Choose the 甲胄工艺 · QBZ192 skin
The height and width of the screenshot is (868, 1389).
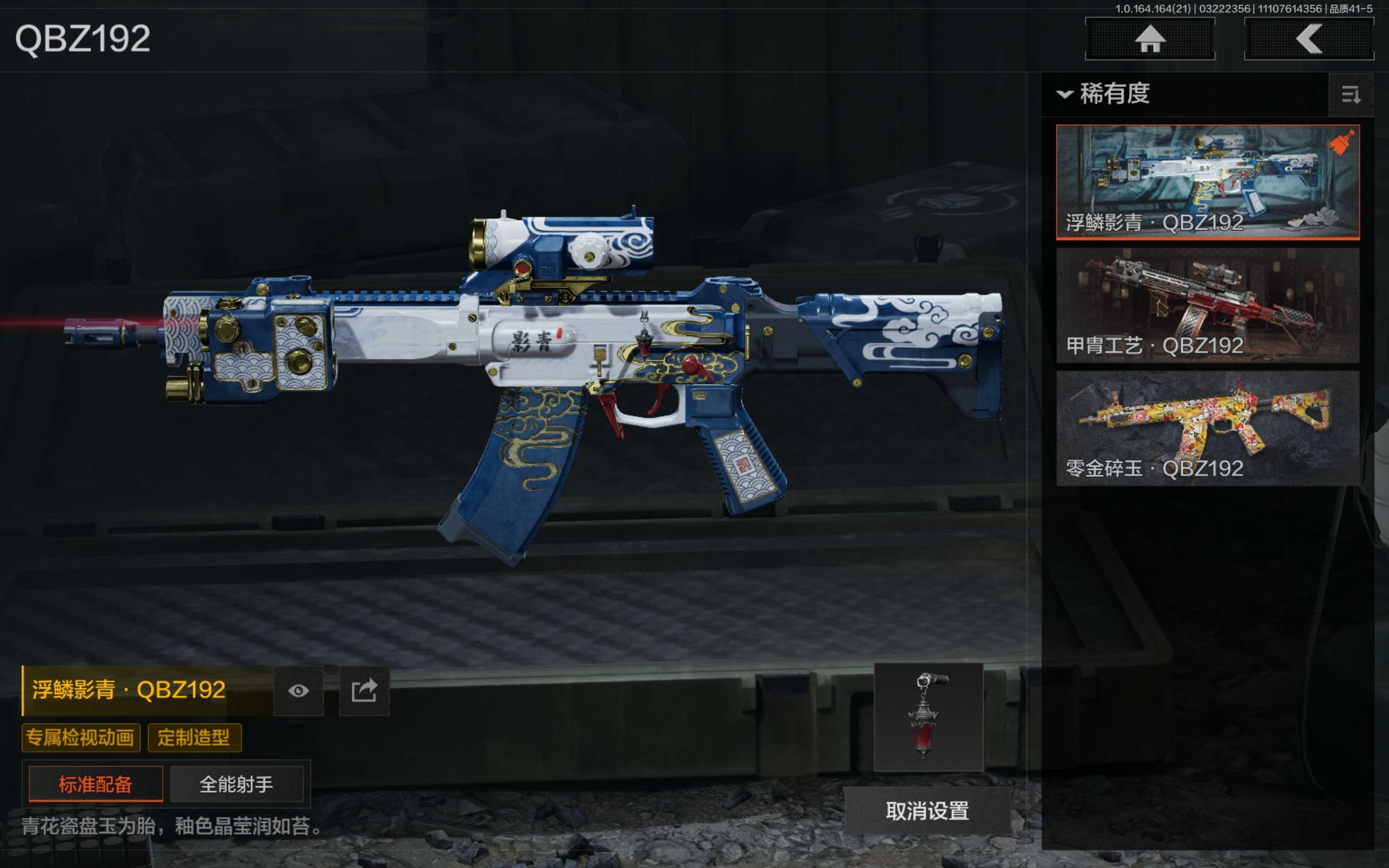[1207, 305]
